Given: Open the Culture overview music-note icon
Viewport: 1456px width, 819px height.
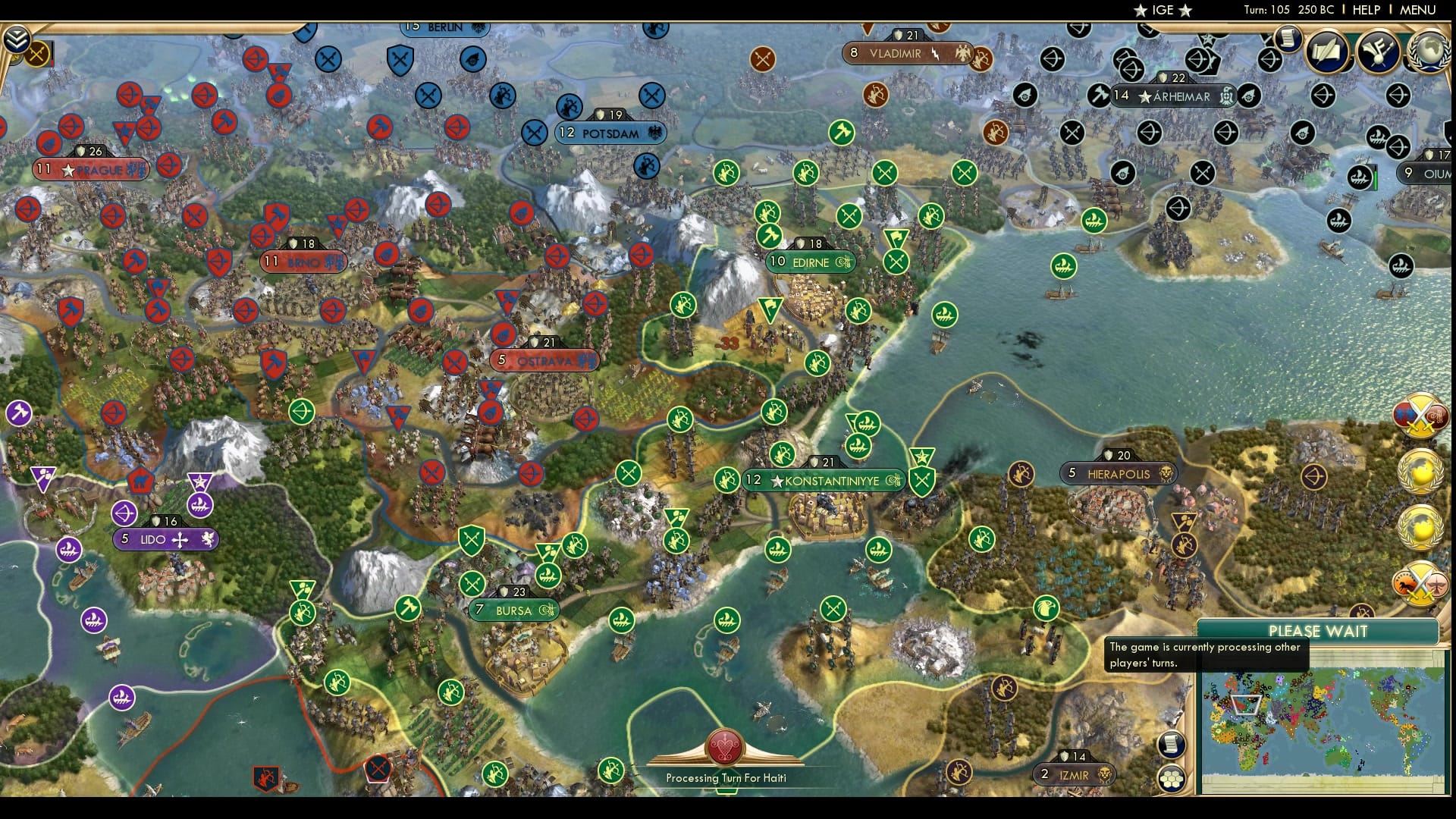Looking at the screenshot, I should [1376, 49].
